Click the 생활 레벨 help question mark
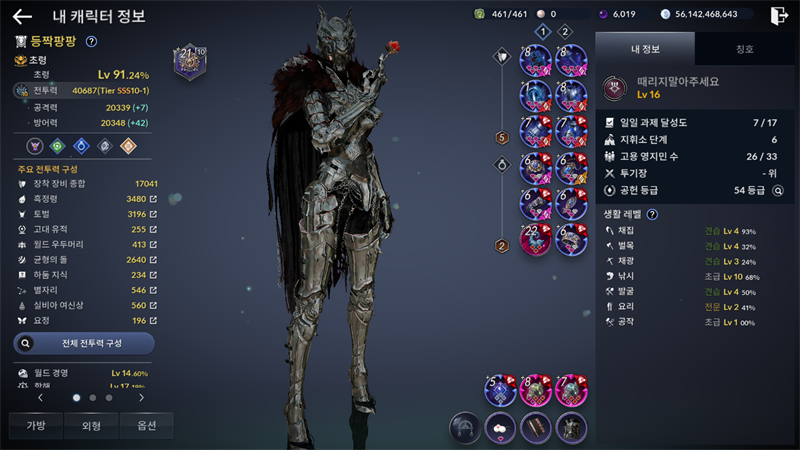Screen dimensions: 800x450 (652, 214)
